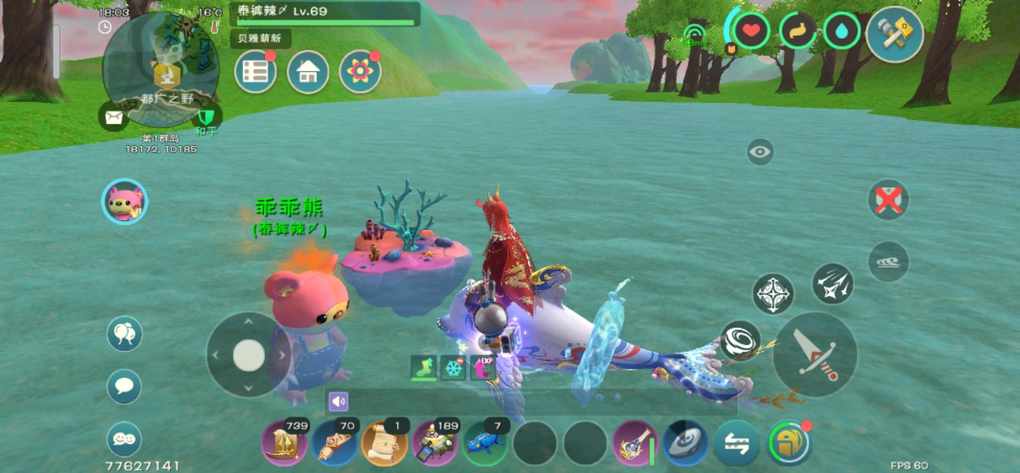
Task: Select the pink bear pet portrait
Action: click(125, 202)
